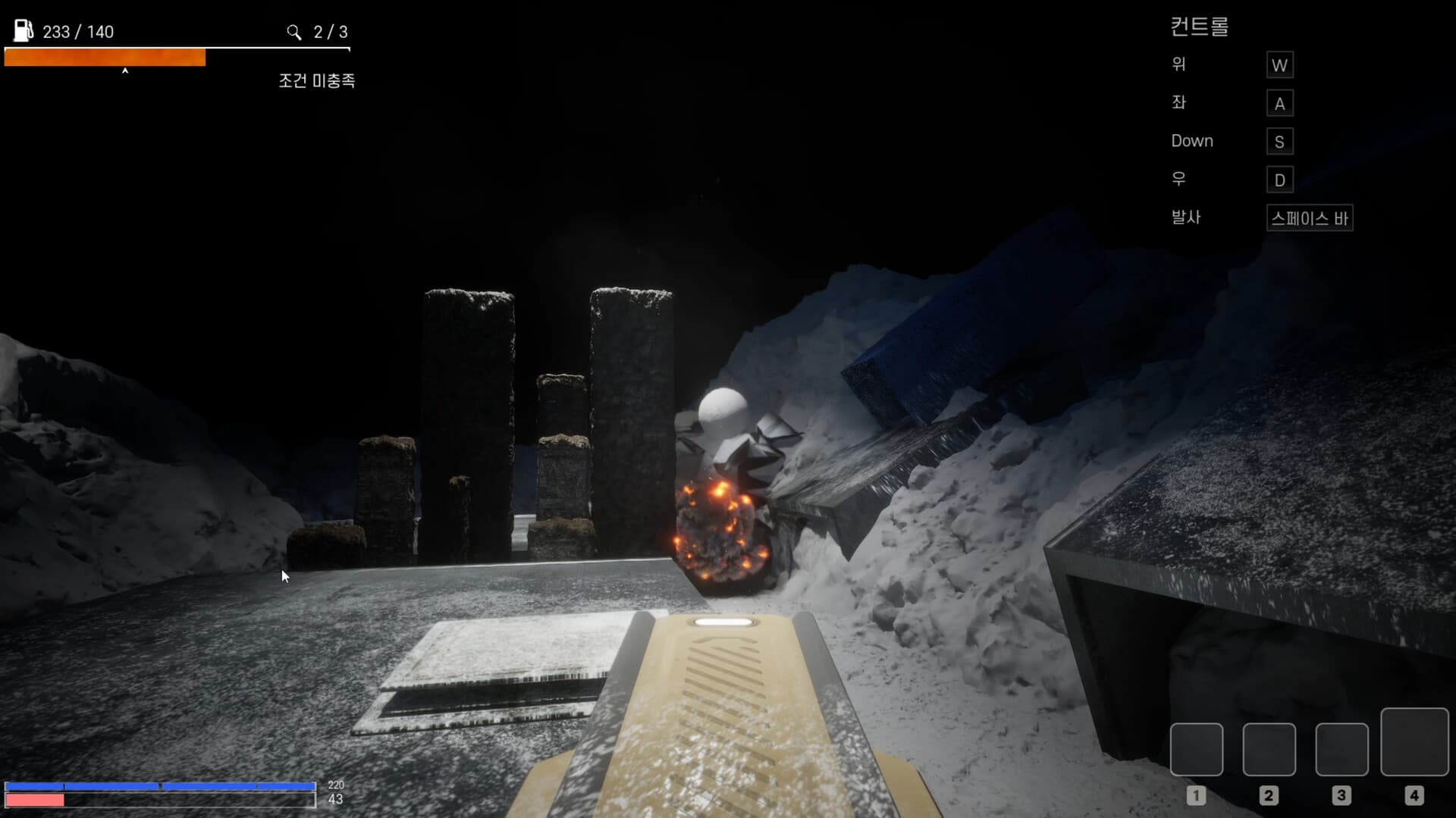
Task: Click the 발사 control label
Action: 1186,218
